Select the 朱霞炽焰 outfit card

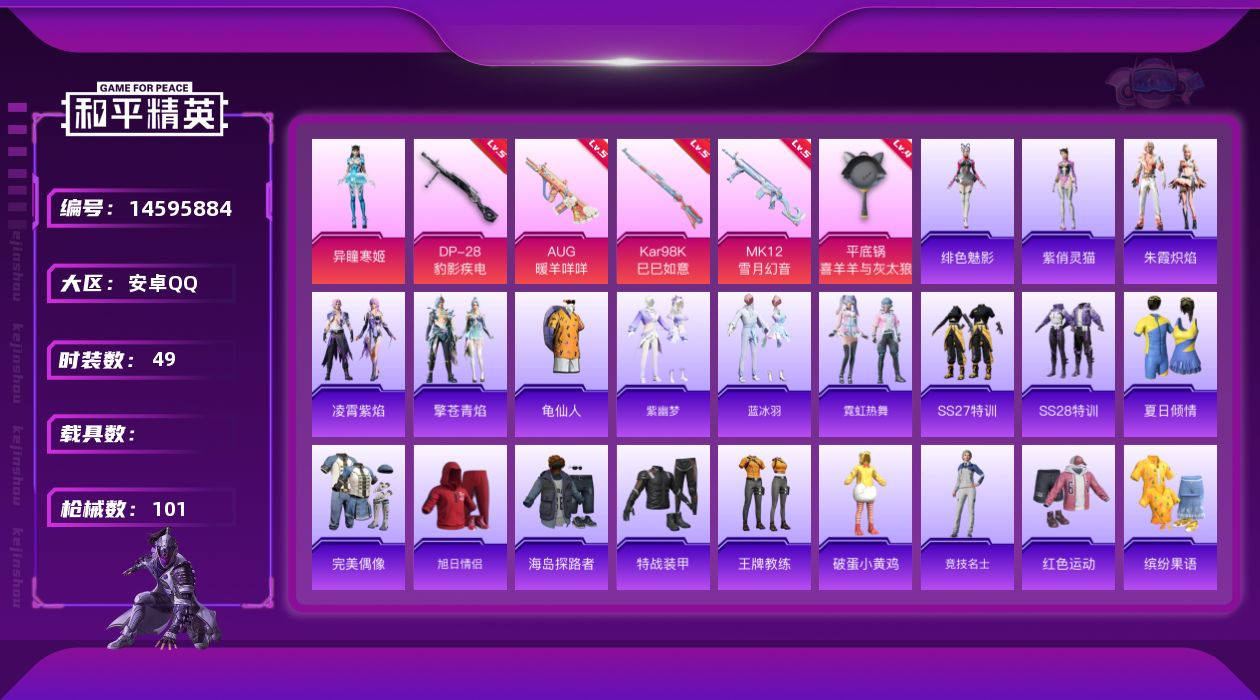[x=1170, y=211]
